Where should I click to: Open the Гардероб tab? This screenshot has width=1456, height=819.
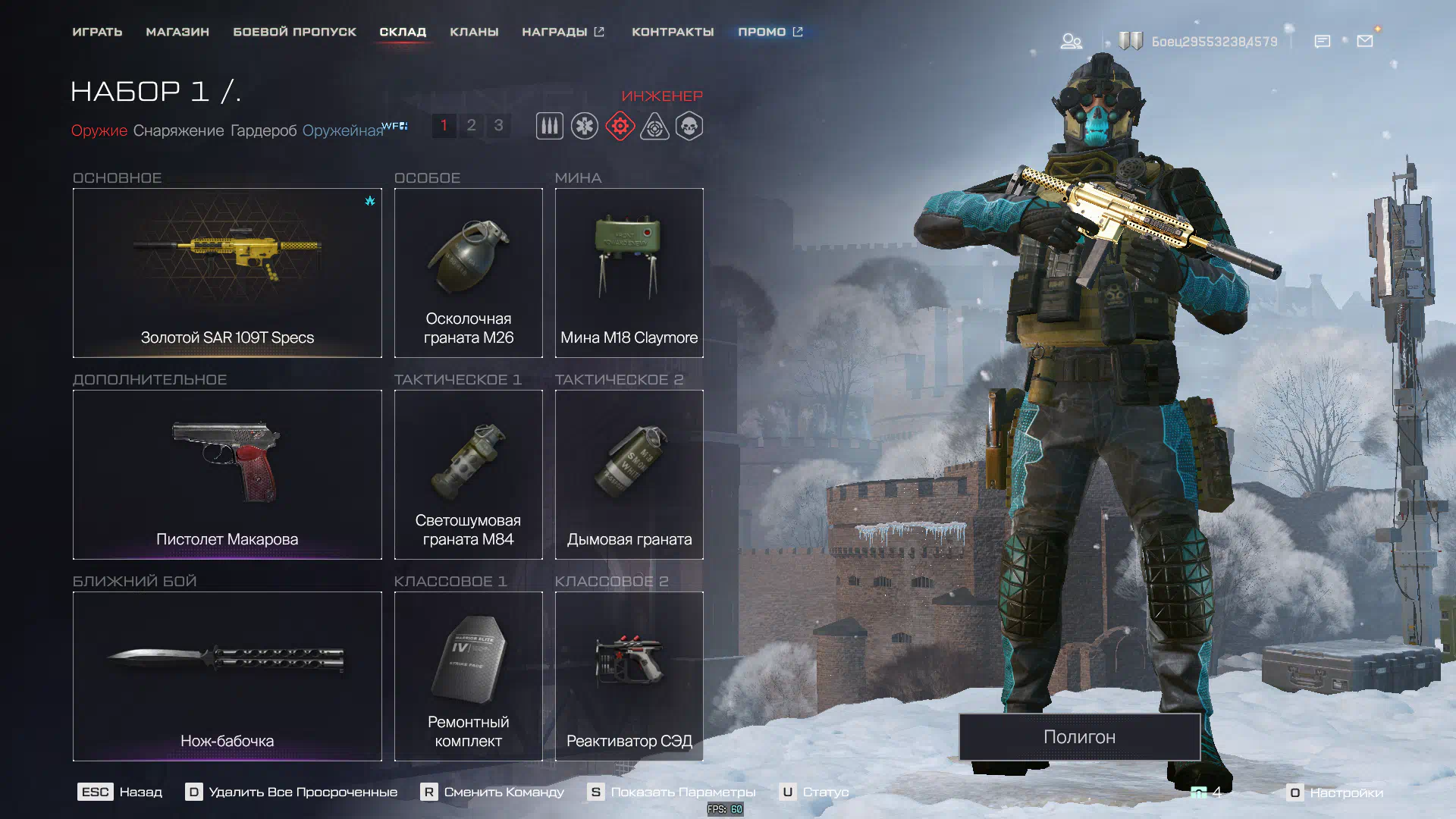(x=263, y=130)
